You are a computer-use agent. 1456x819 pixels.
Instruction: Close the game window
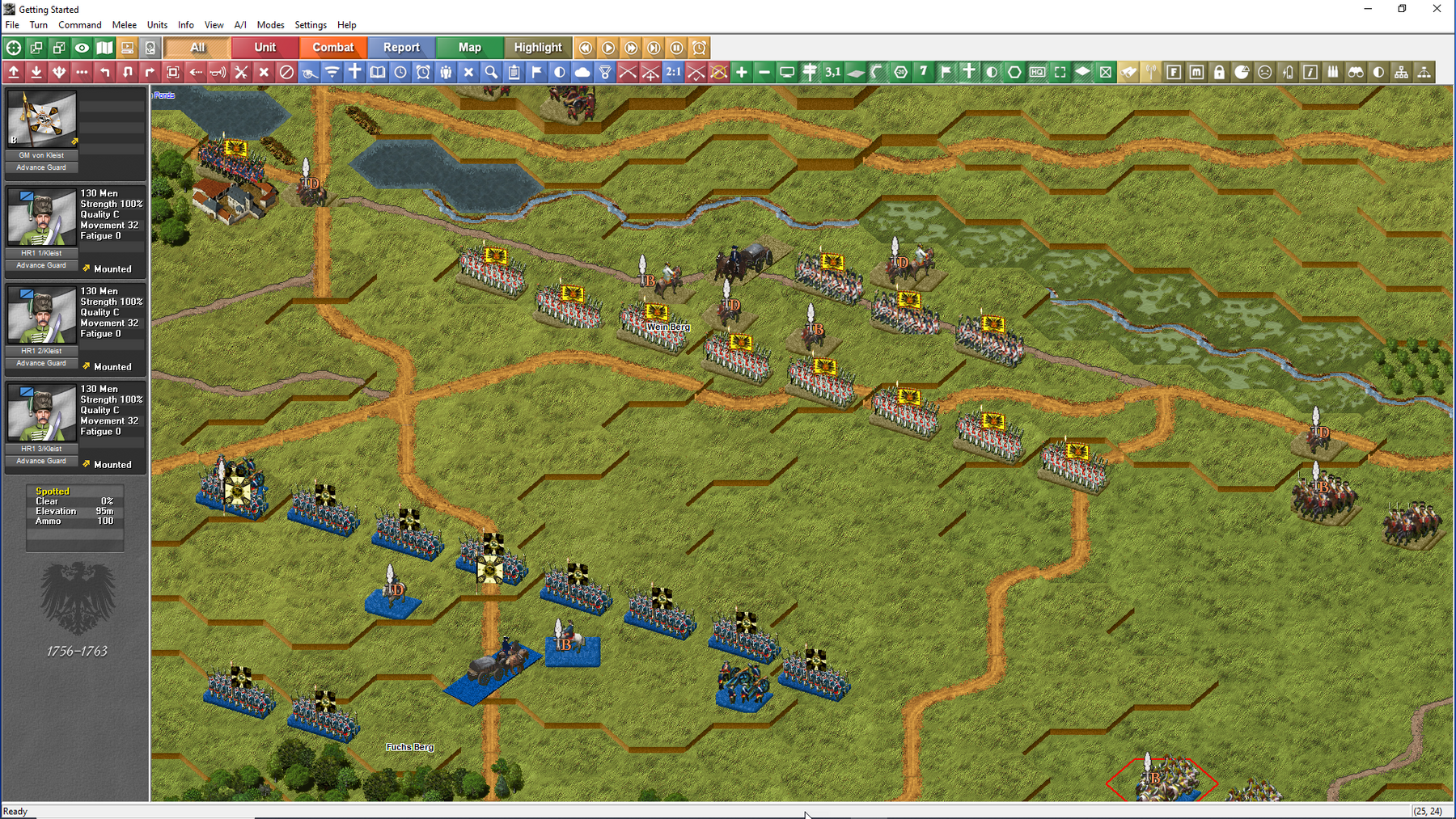[x=1437, y=9]
